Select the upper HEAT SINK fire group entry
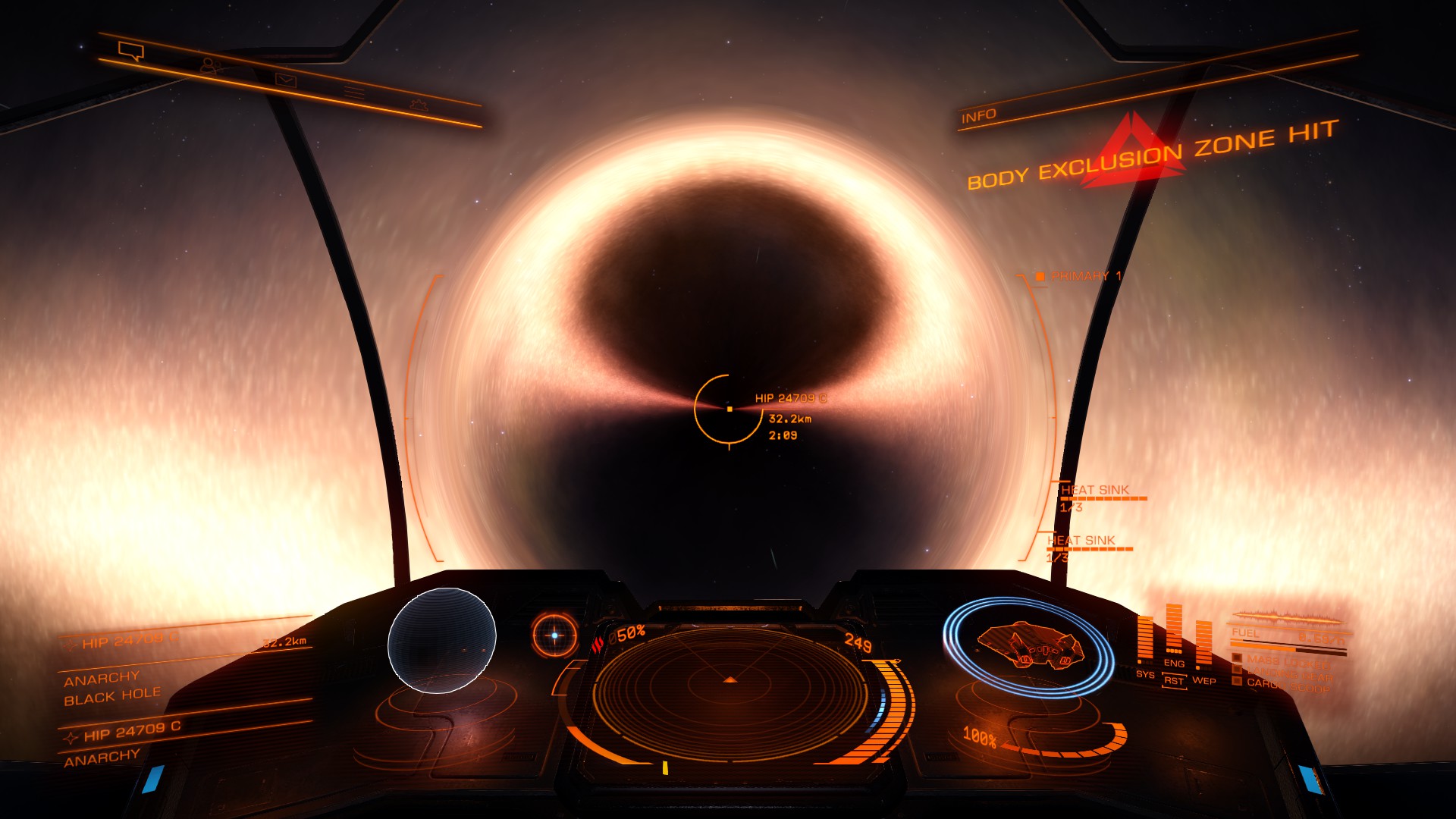The height and width of the screenshot is (819, 1456). [1095, 491]
